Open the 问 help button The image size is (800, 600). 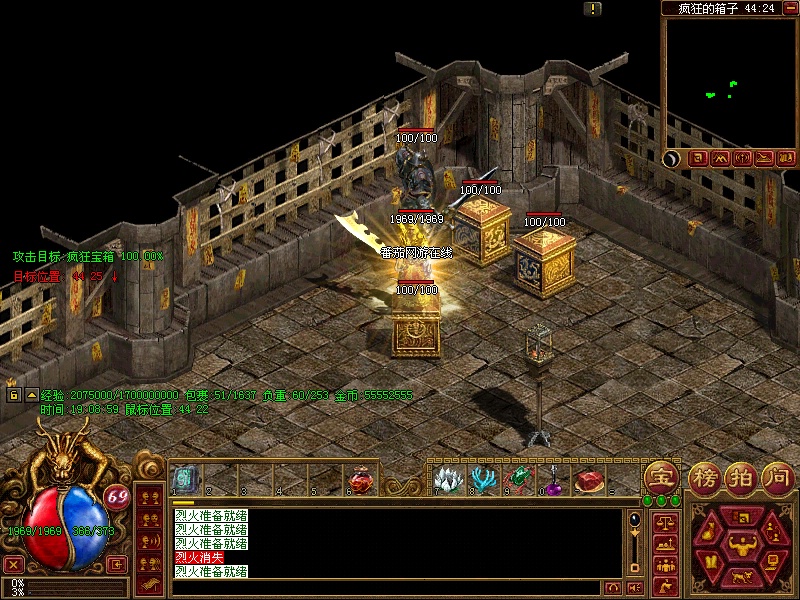[x=777, y=477]
